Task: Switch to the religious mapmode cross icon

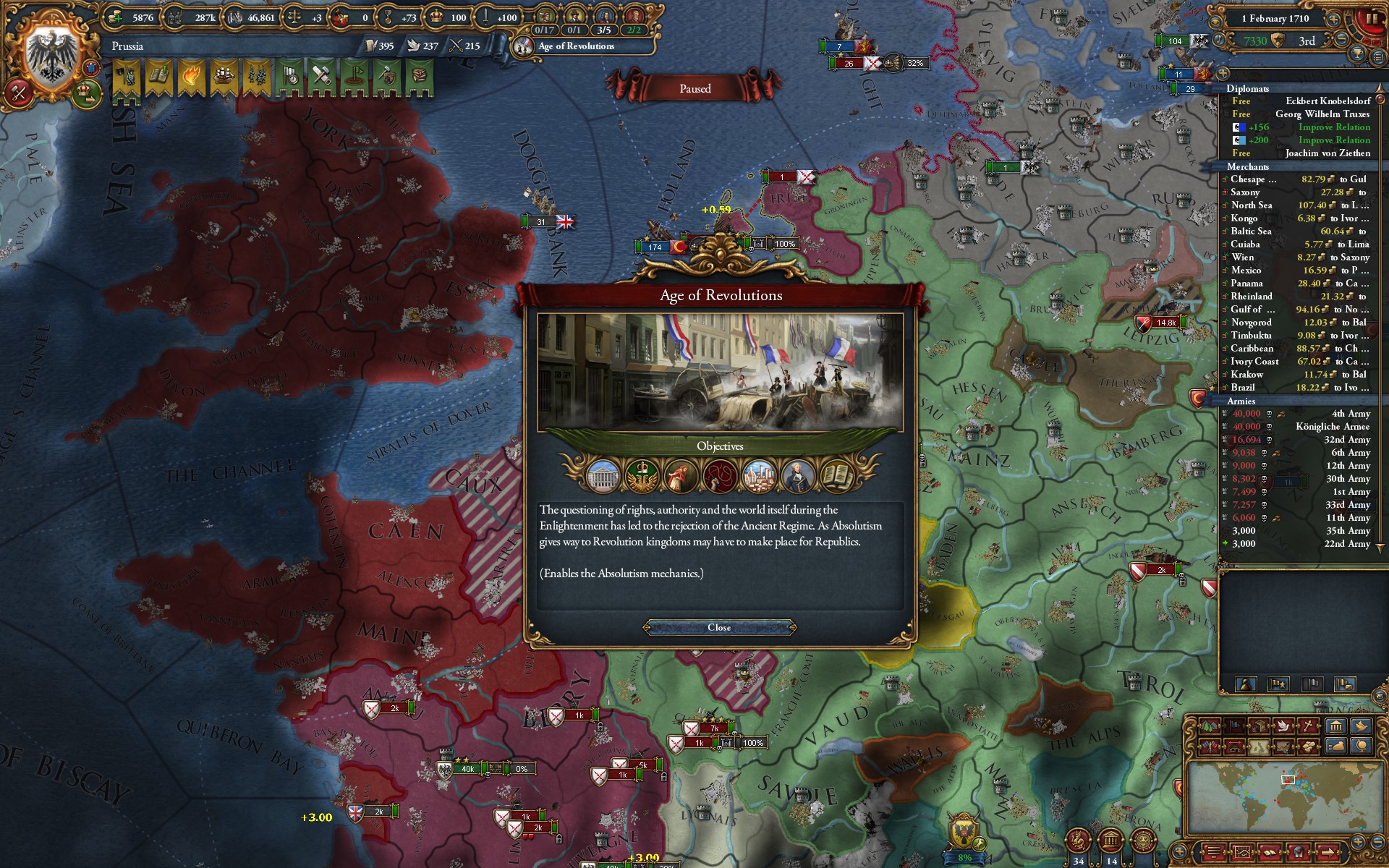Action: [1308, 726]
